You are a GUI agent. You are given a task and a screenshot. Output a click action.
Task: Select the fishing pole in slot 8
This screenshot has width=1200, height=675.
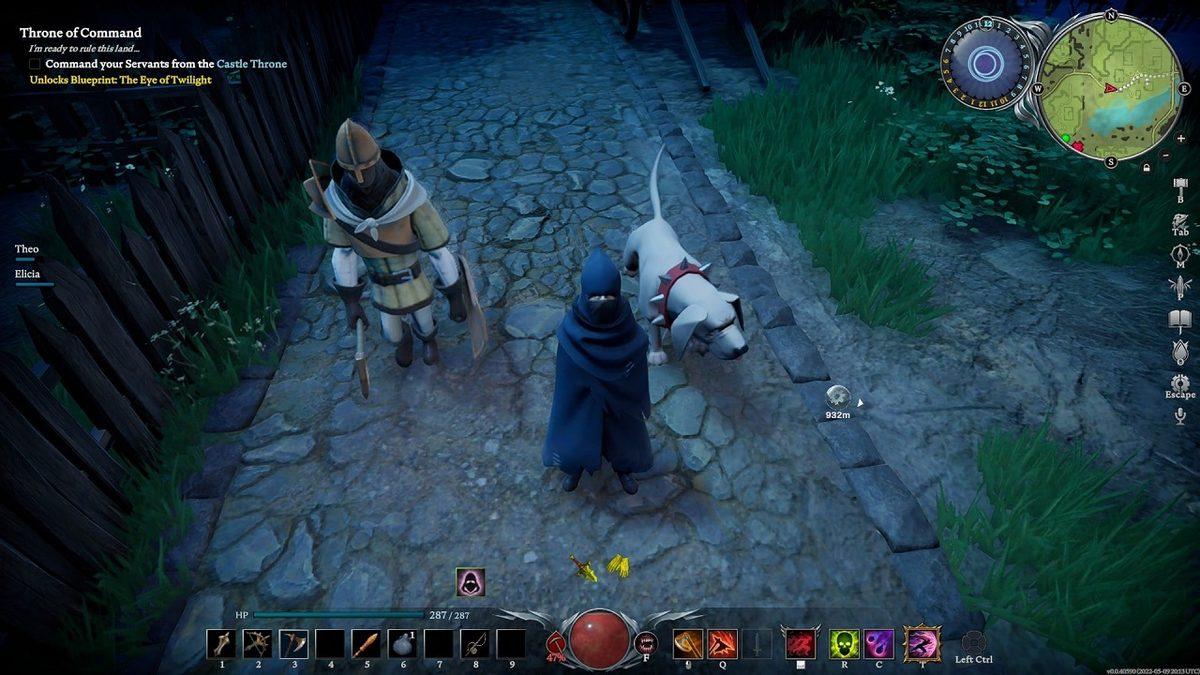pyautogui.click(x=475, y=643)
